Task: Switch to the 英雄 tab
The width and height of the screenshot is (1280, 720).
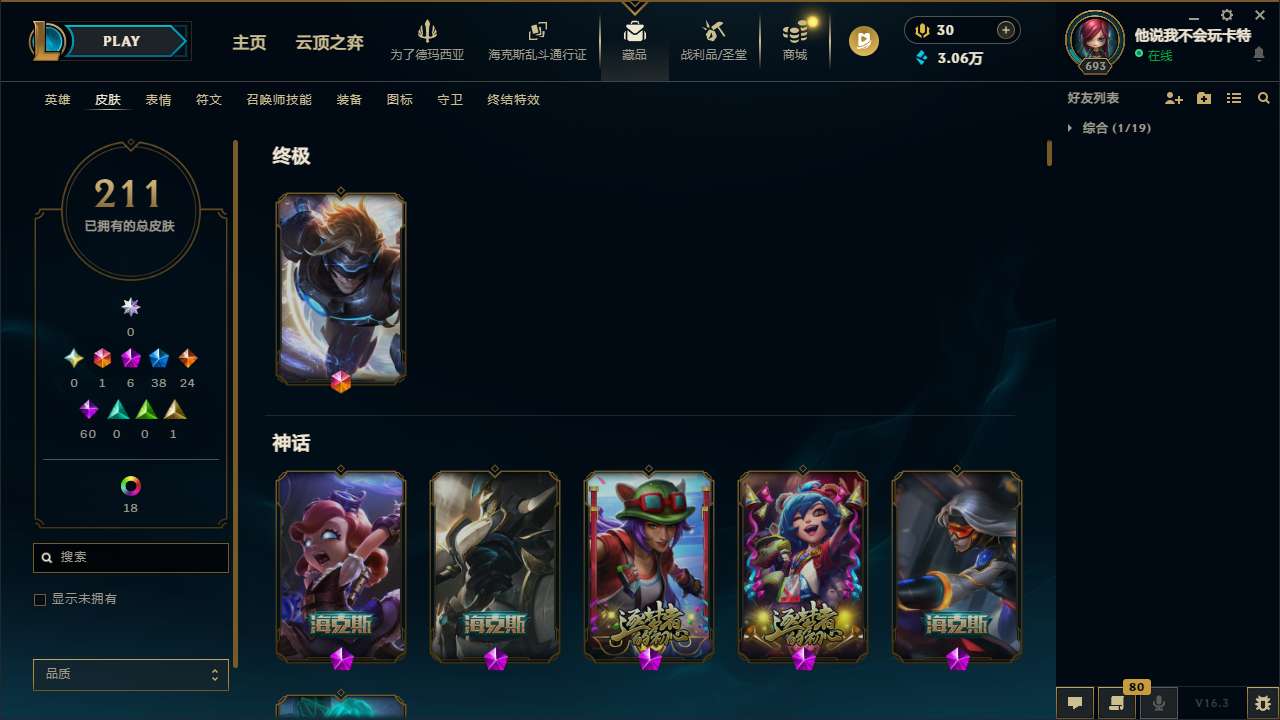Action: click(x=57, y=100)
